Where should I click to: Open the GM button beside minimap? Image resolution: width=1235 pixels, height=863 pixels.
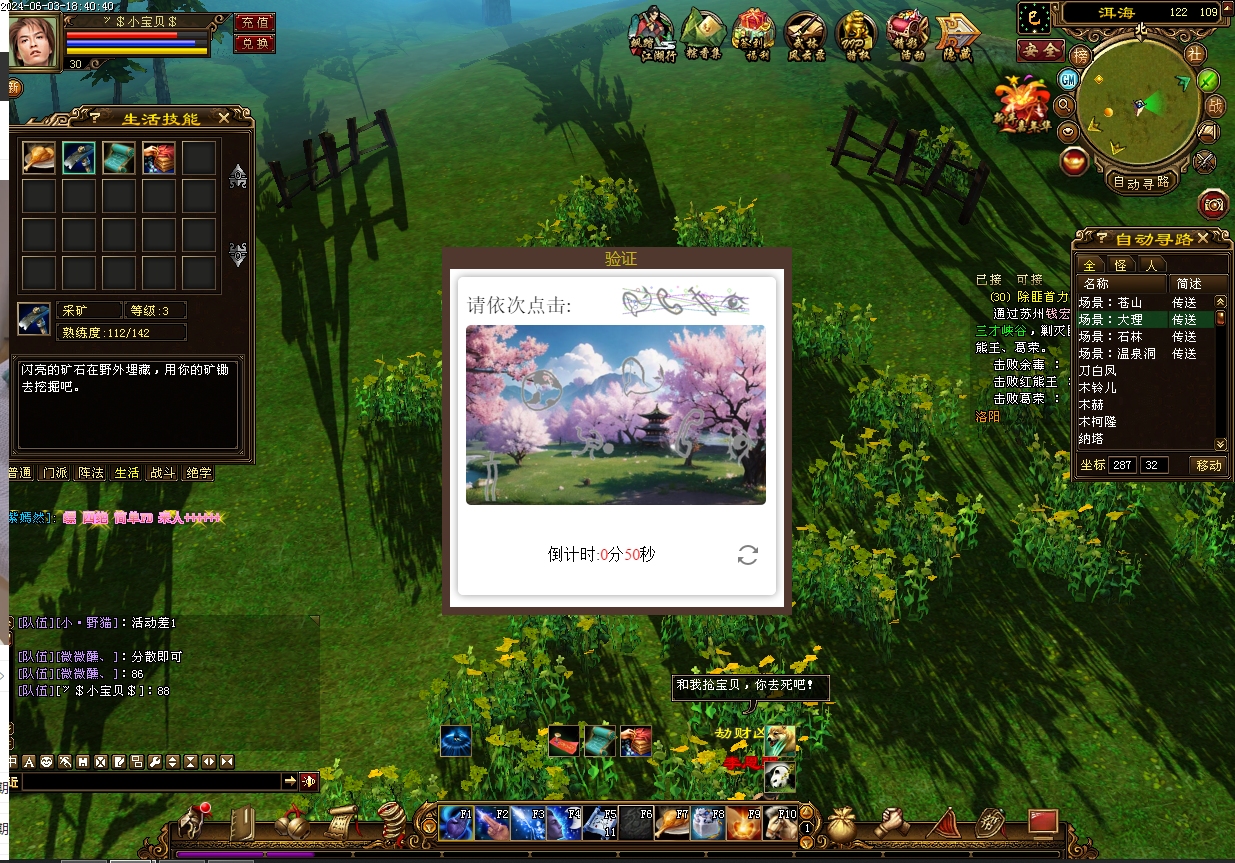(1069, 79)
